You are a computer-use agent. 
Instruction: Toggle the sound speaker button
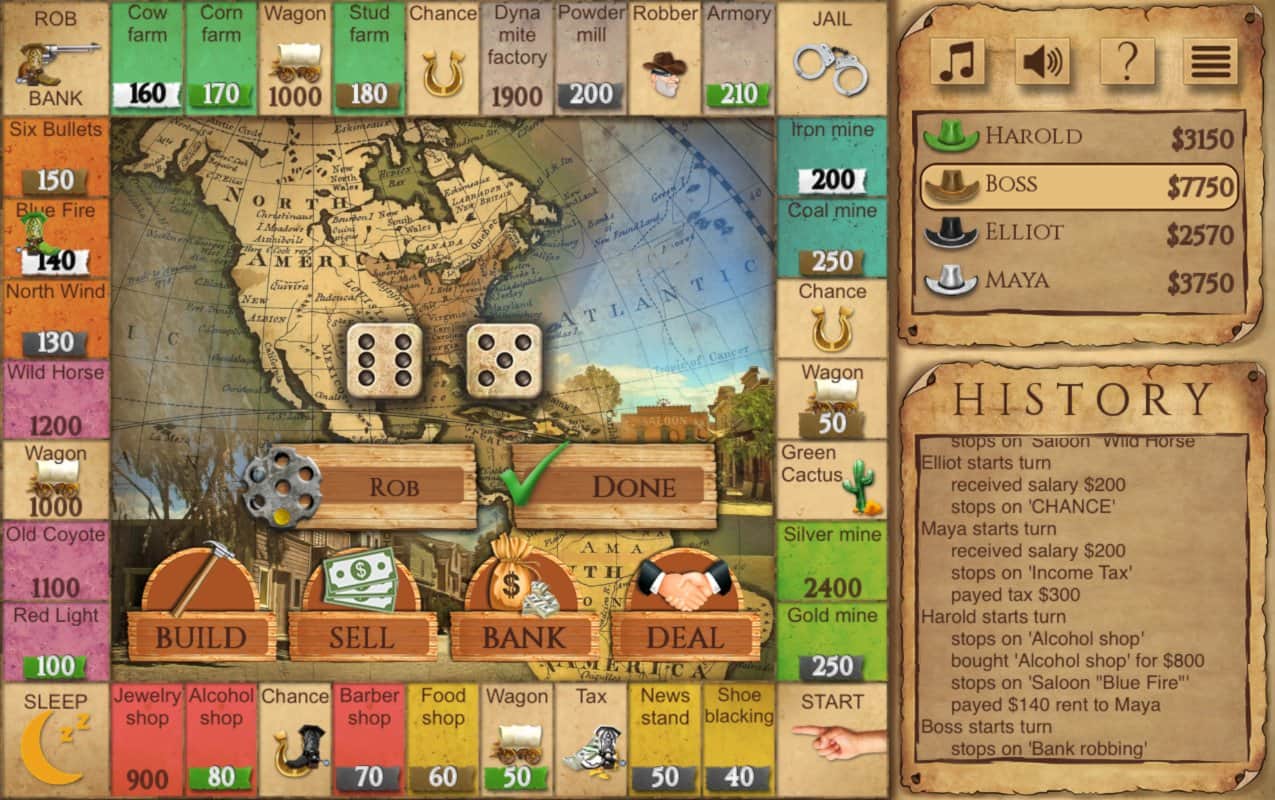pyautogui.click(x=1042, y=62)
